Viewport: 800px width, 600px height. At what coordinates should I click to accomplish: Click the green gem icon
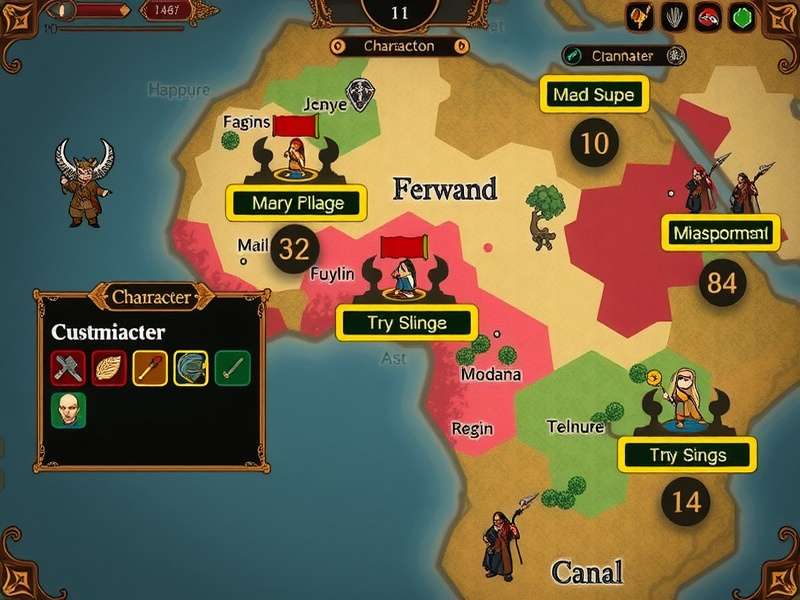click(x=742, y=17)
